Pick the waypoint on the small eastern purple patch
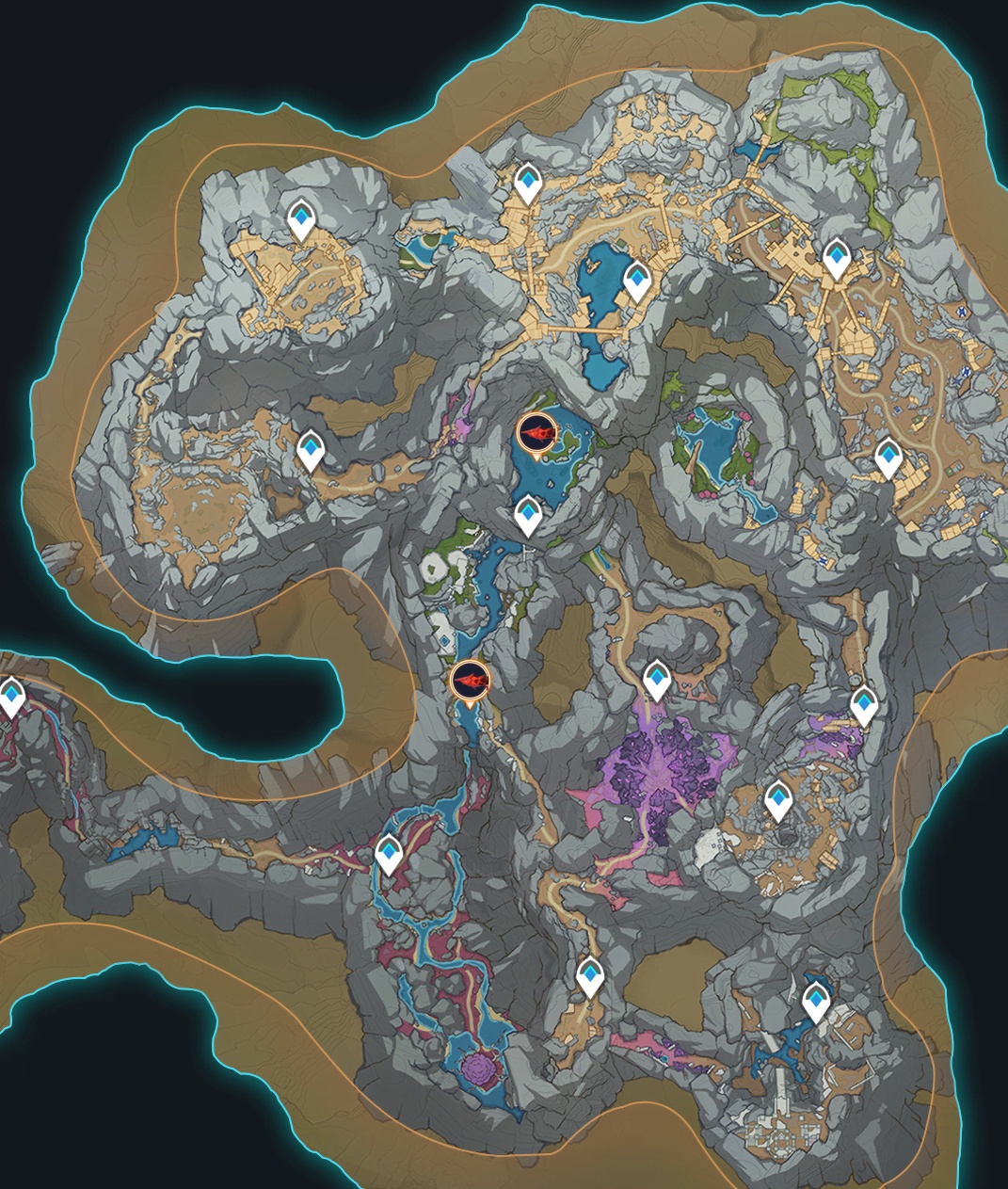This screenshot has width=1008, height=1189. pos(863,706)
